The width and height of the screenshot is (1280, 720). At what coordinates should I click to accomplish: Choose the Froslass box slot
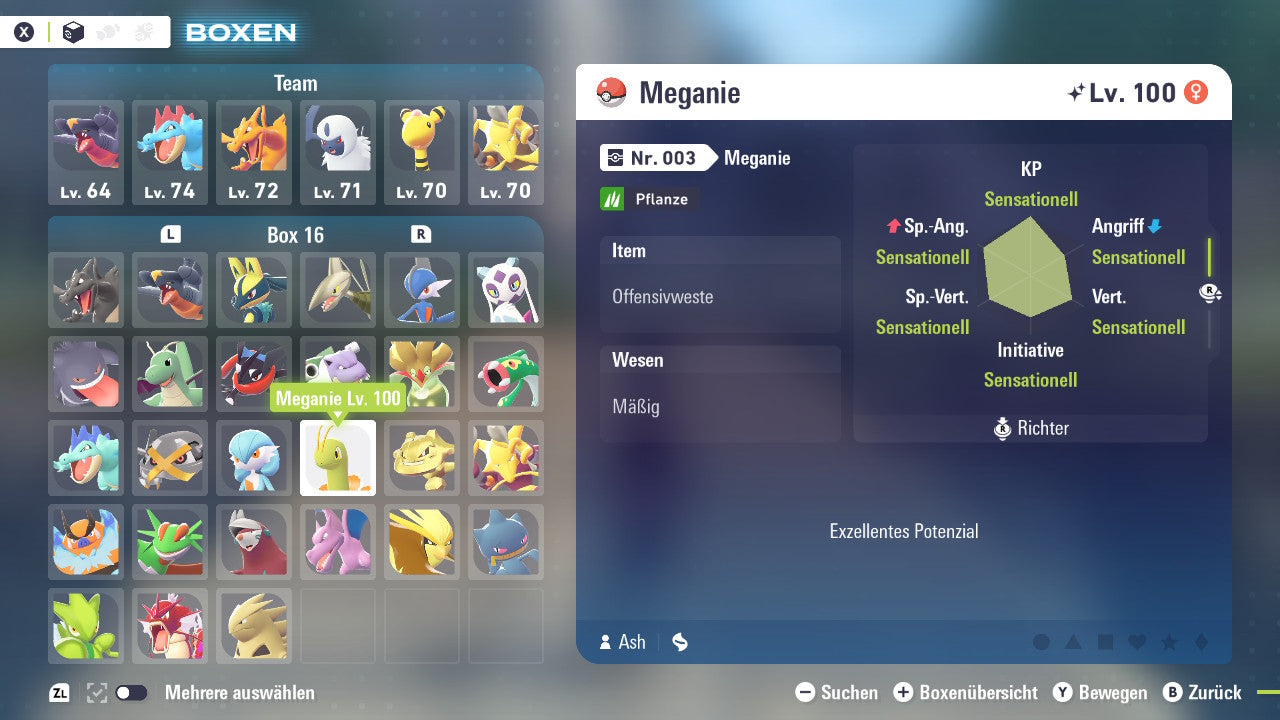tap(506, 290)
